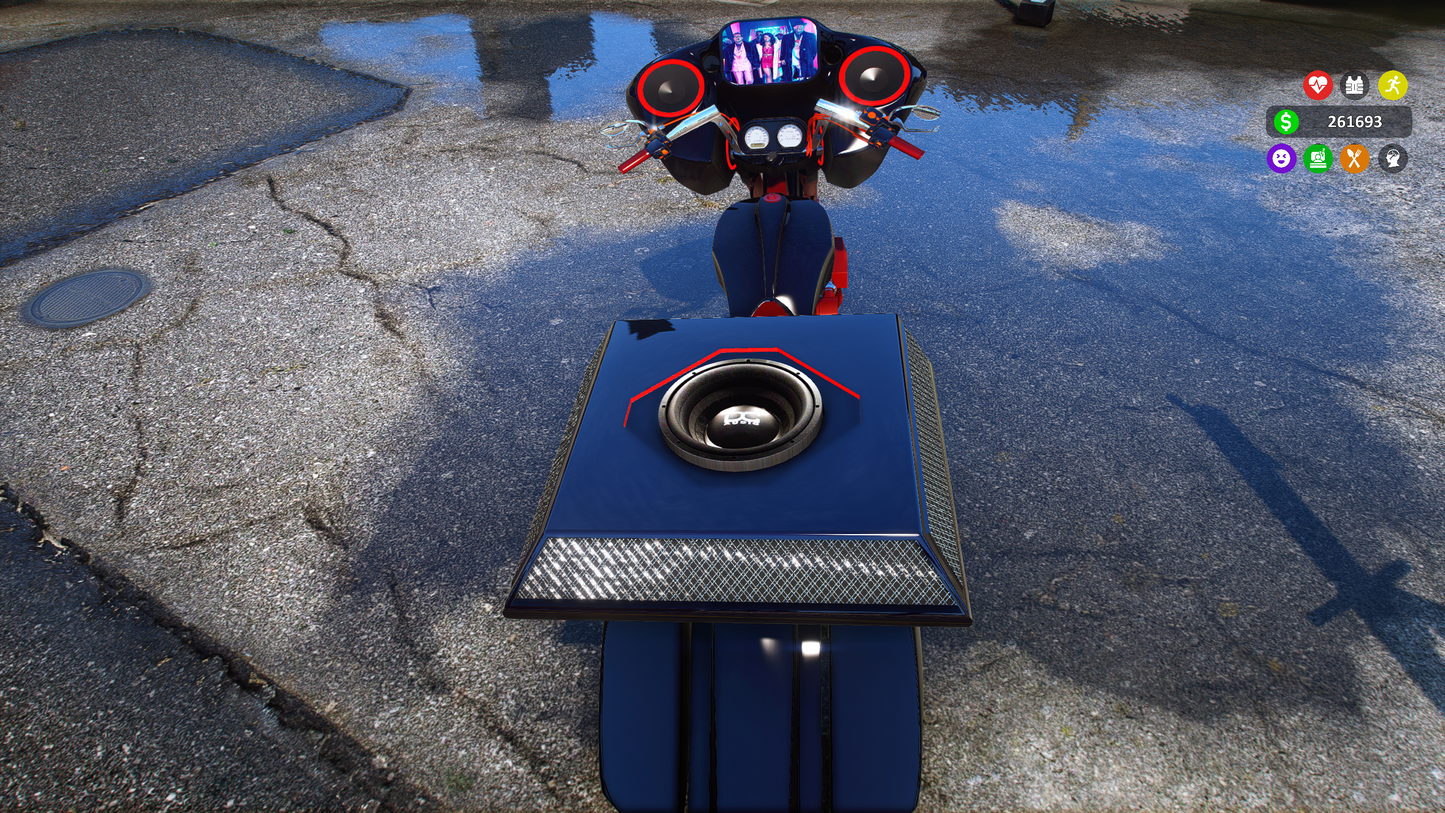Select the body armor vest icon
The width and height of the screenshot is (1445, 813).
point(1354,85)
